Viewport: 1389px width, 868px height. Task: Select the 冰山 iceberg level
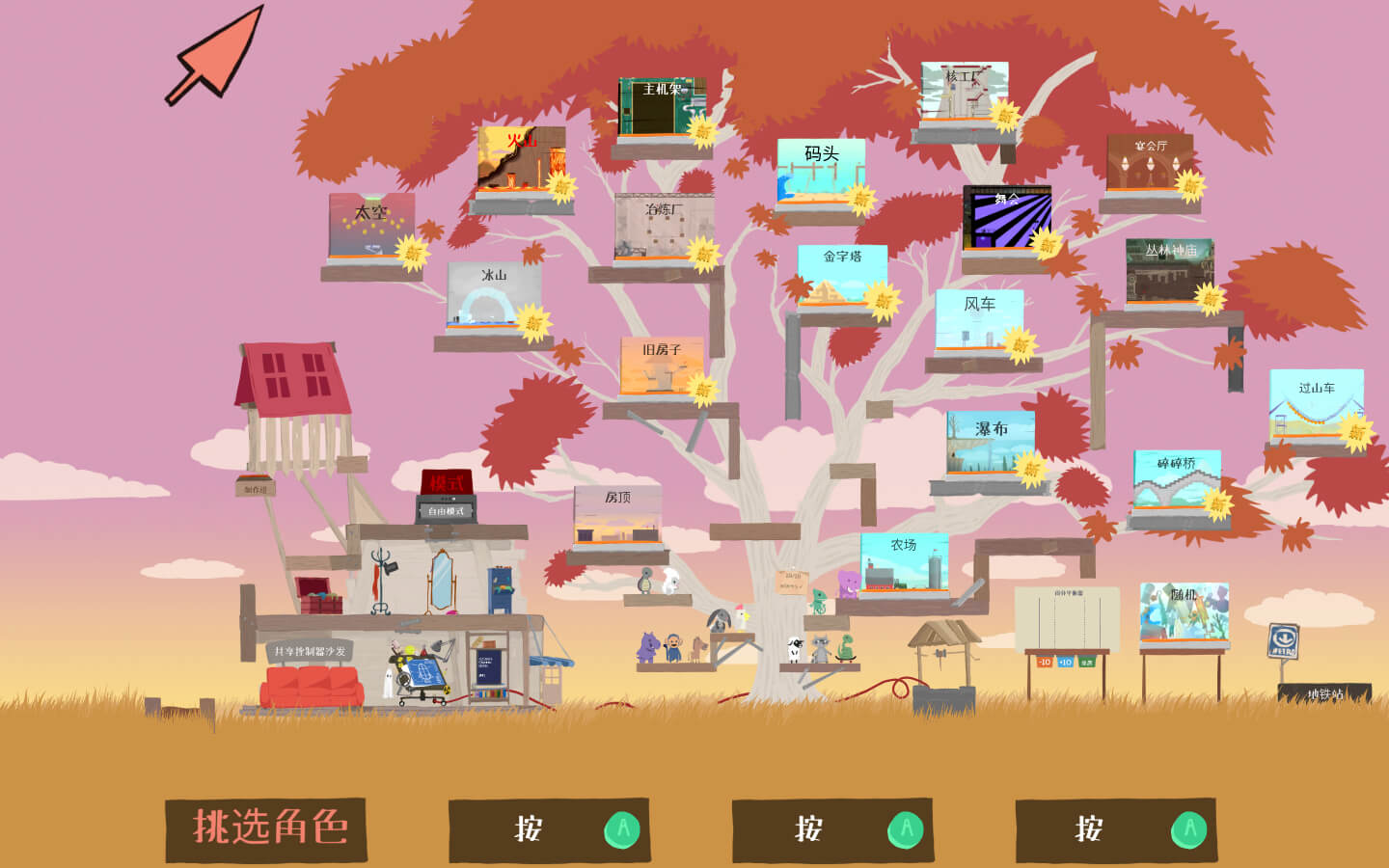tap(493, 294)
